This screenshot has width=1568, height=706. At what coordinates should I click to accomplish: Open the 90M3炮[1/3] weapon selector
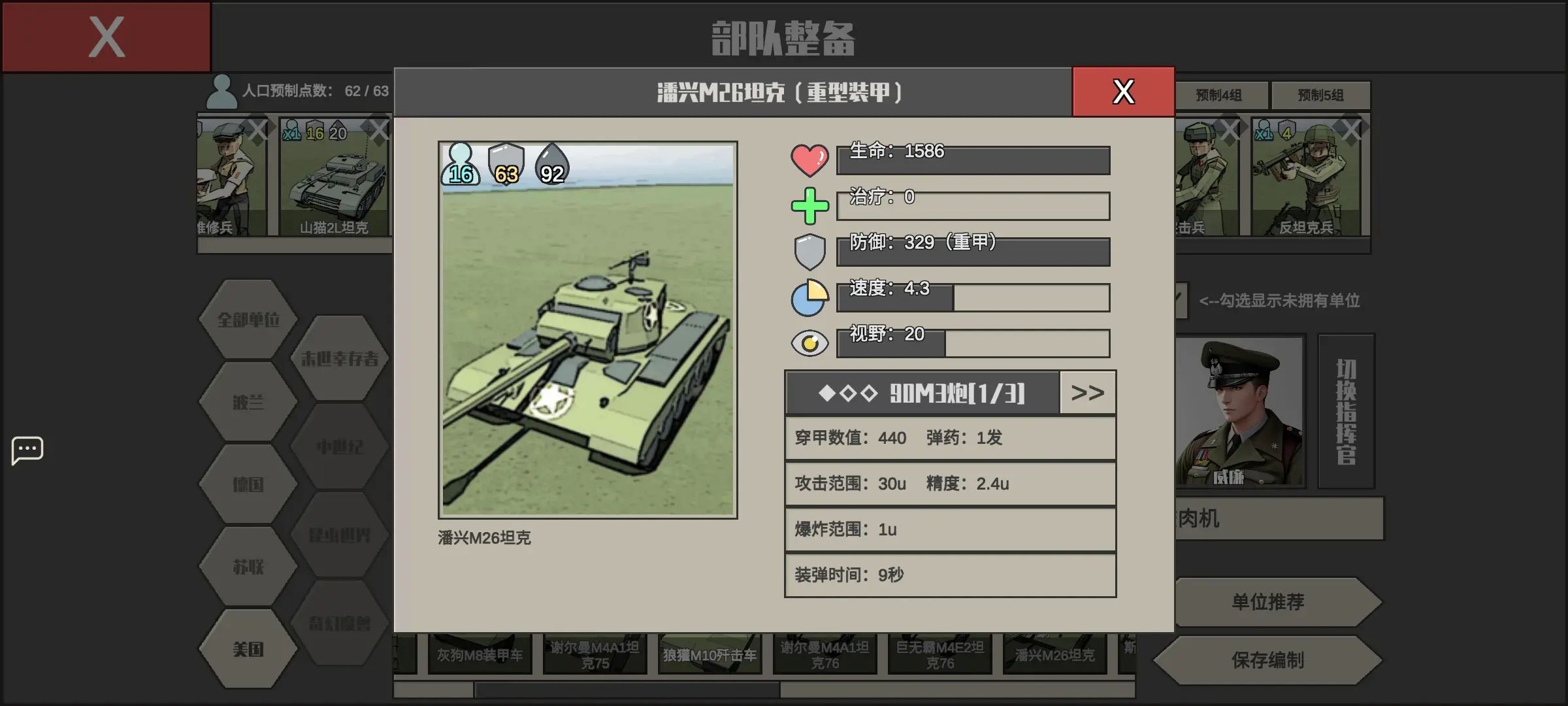pyautogui.click(x=921, y=392)
